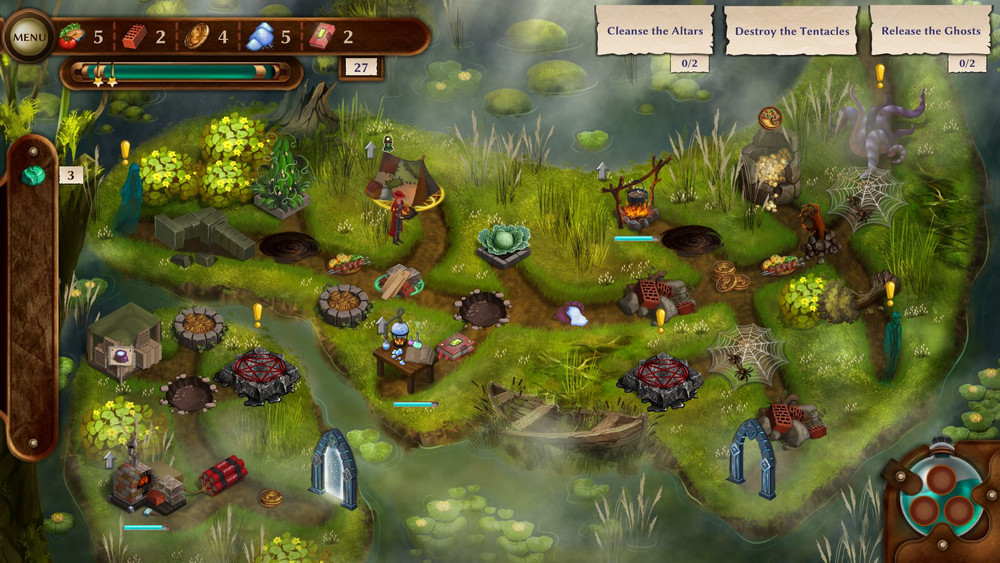Viewport: 1000px width, 563px height.
Task: View the Cleanse the Altars objective
Action: [655, 31]
